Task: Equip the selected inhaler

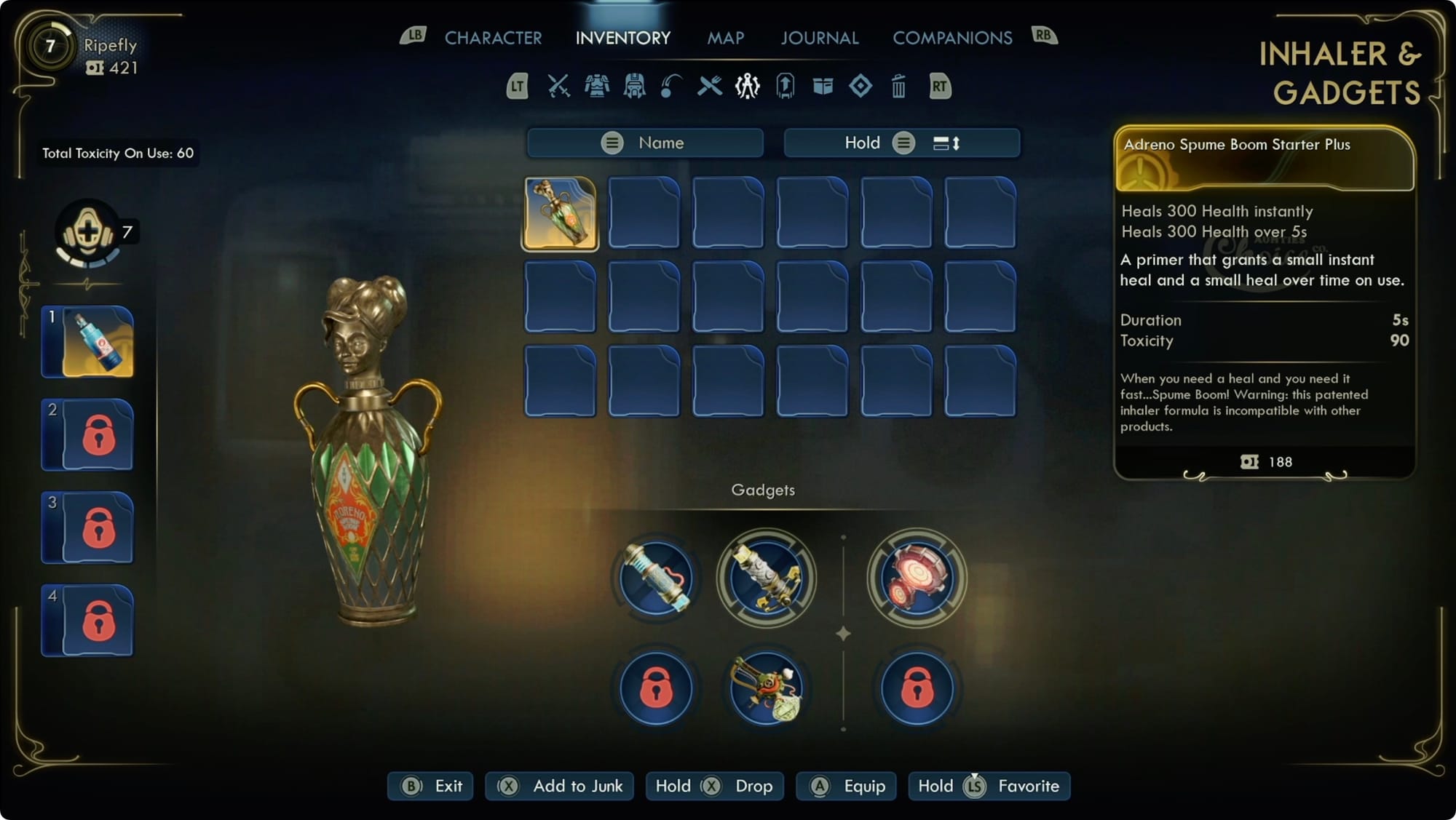Action: click(846, 786)
